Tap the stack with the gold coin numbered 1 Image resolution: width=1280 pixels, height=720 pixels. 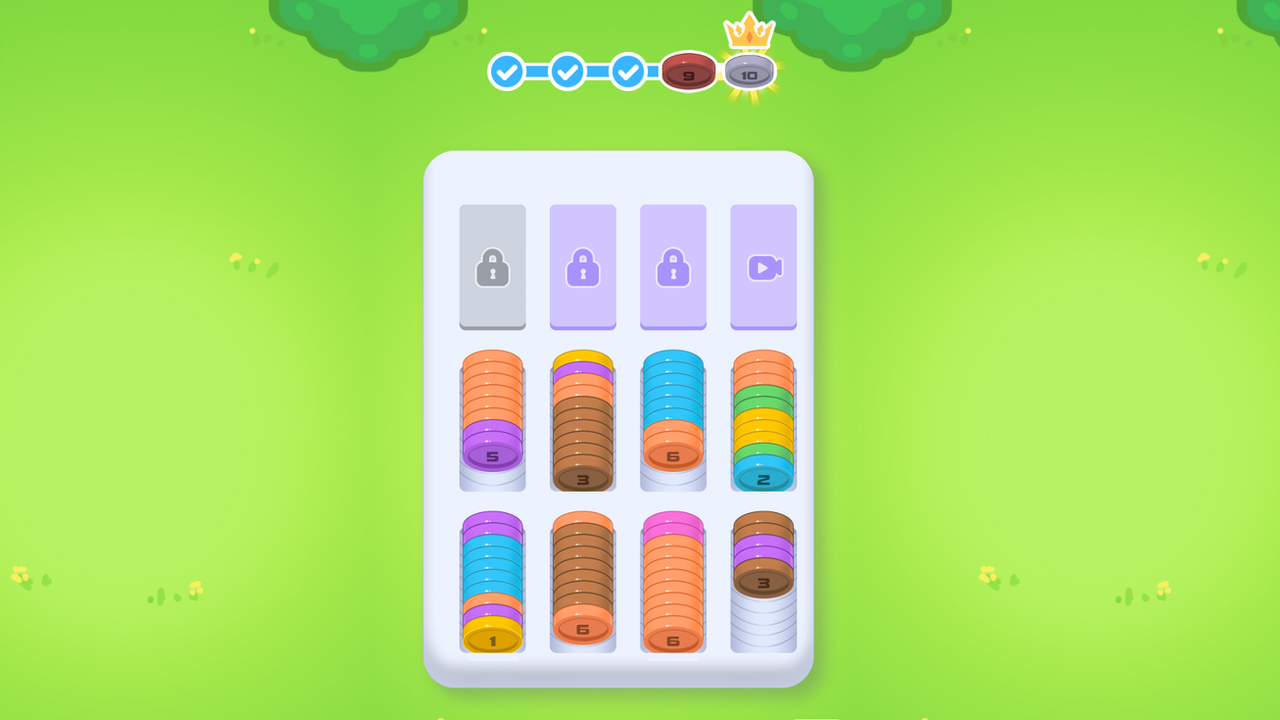tap(492, 580)
